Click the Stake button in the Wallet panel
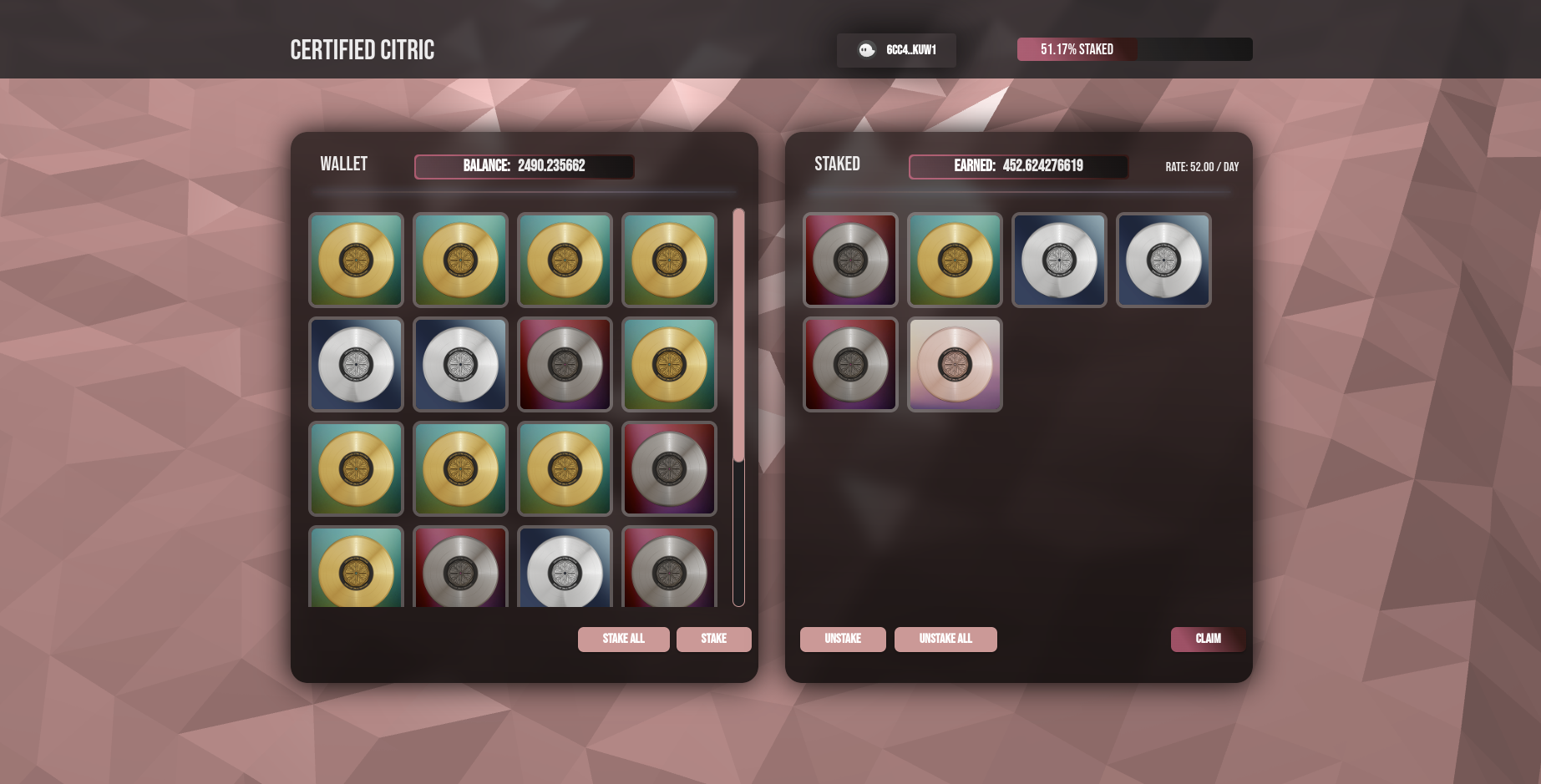 point(713,639)
